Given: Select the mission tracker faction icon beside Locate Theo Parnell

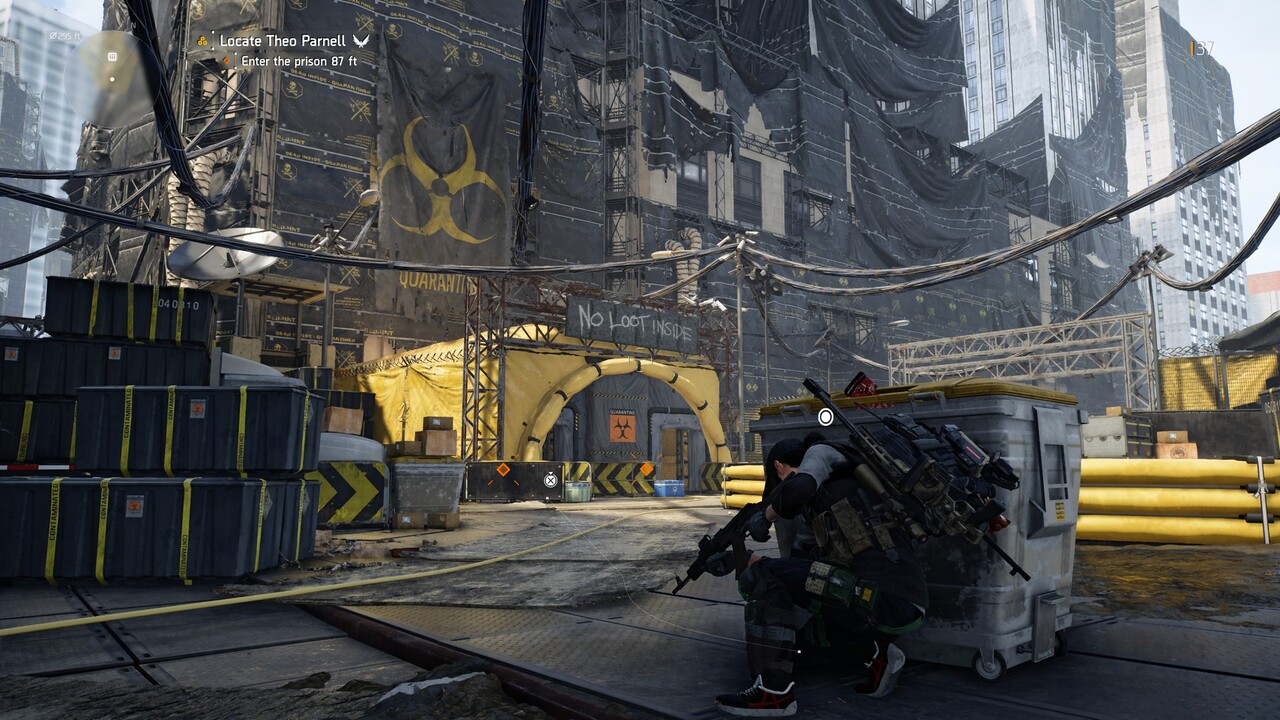Looking at the screenshot, I should (x=202, y=41).
